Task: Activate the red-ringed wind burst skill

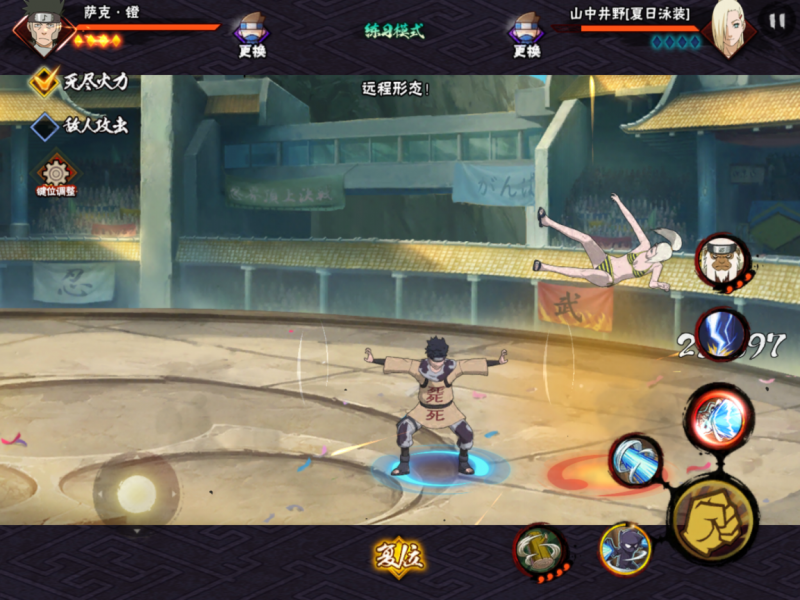Action: coord(718,416)
